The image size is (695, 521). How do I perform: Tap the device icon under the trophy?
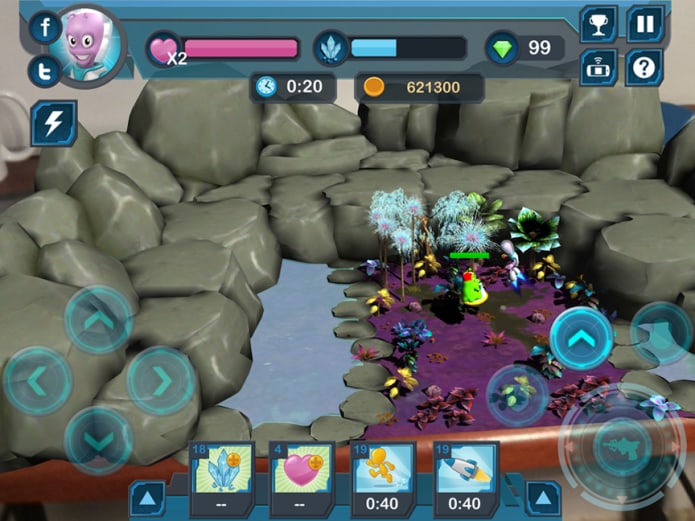[x=599, y=68]
